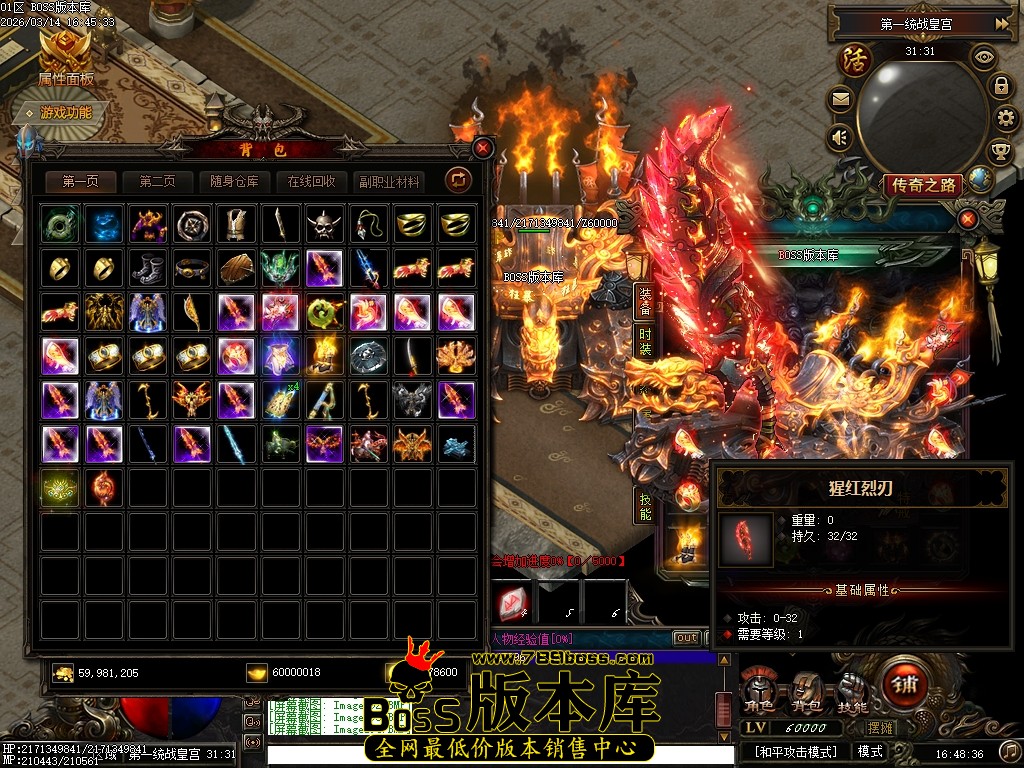Open the 技能 skills fist button
Image resolution: width=1024 pixels, height=768 pixels.
(x=852, y=692)
